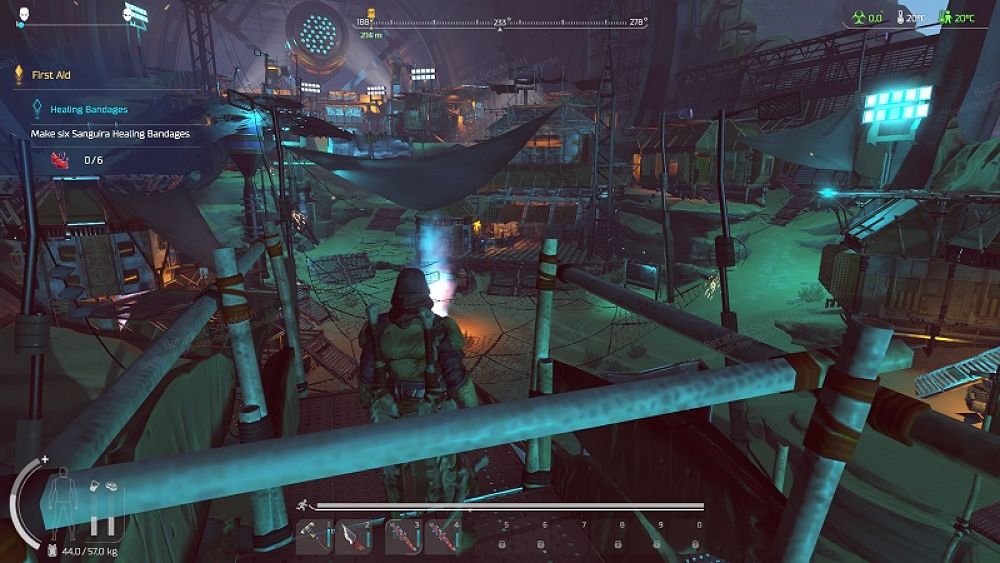Click the backpack weight icon
The width and height of the screenshot is (1000, 563).
tap(51, 551)
